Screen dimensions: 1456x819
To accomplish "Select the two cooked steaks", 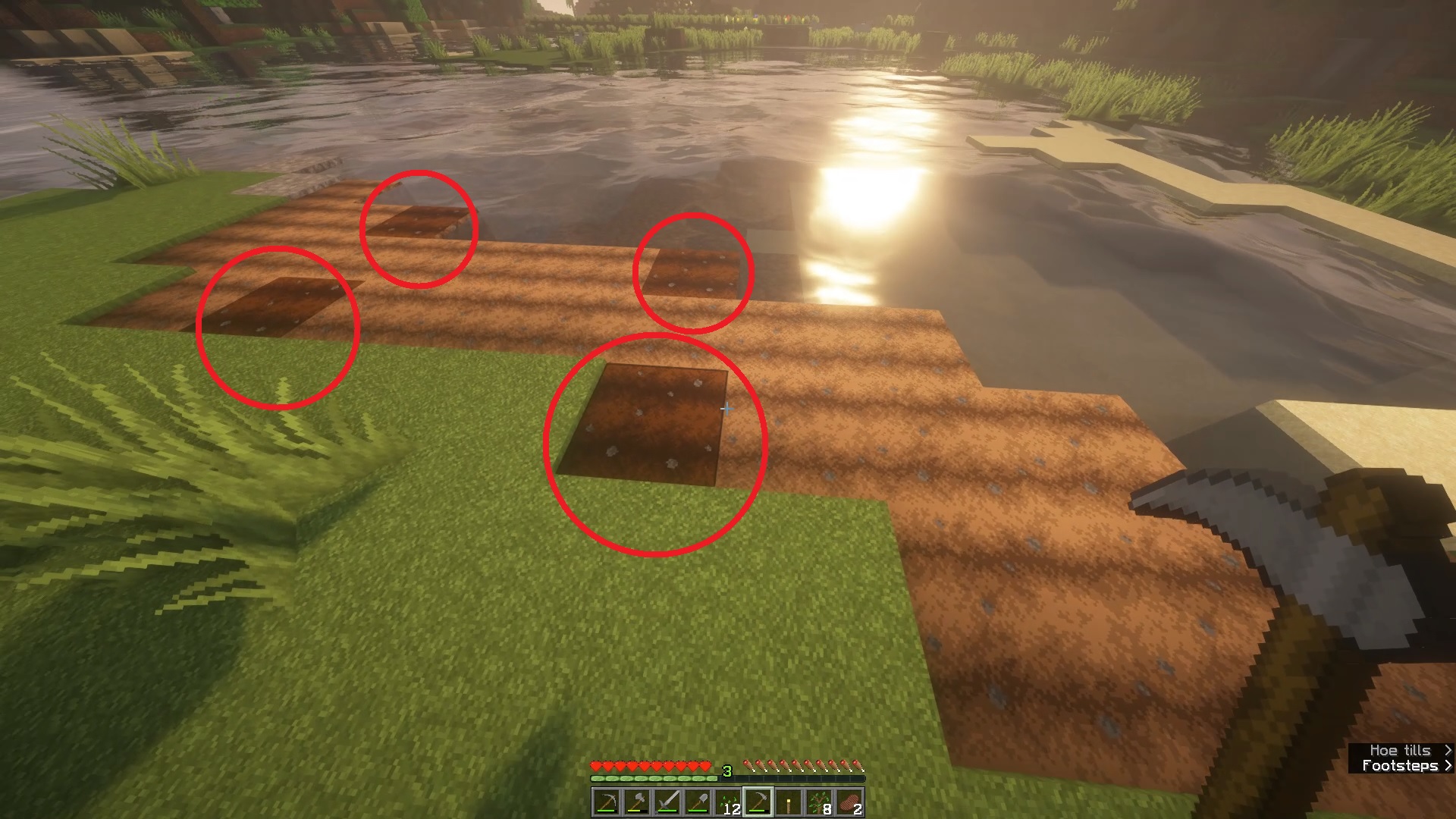I will [x=849, y=800].
